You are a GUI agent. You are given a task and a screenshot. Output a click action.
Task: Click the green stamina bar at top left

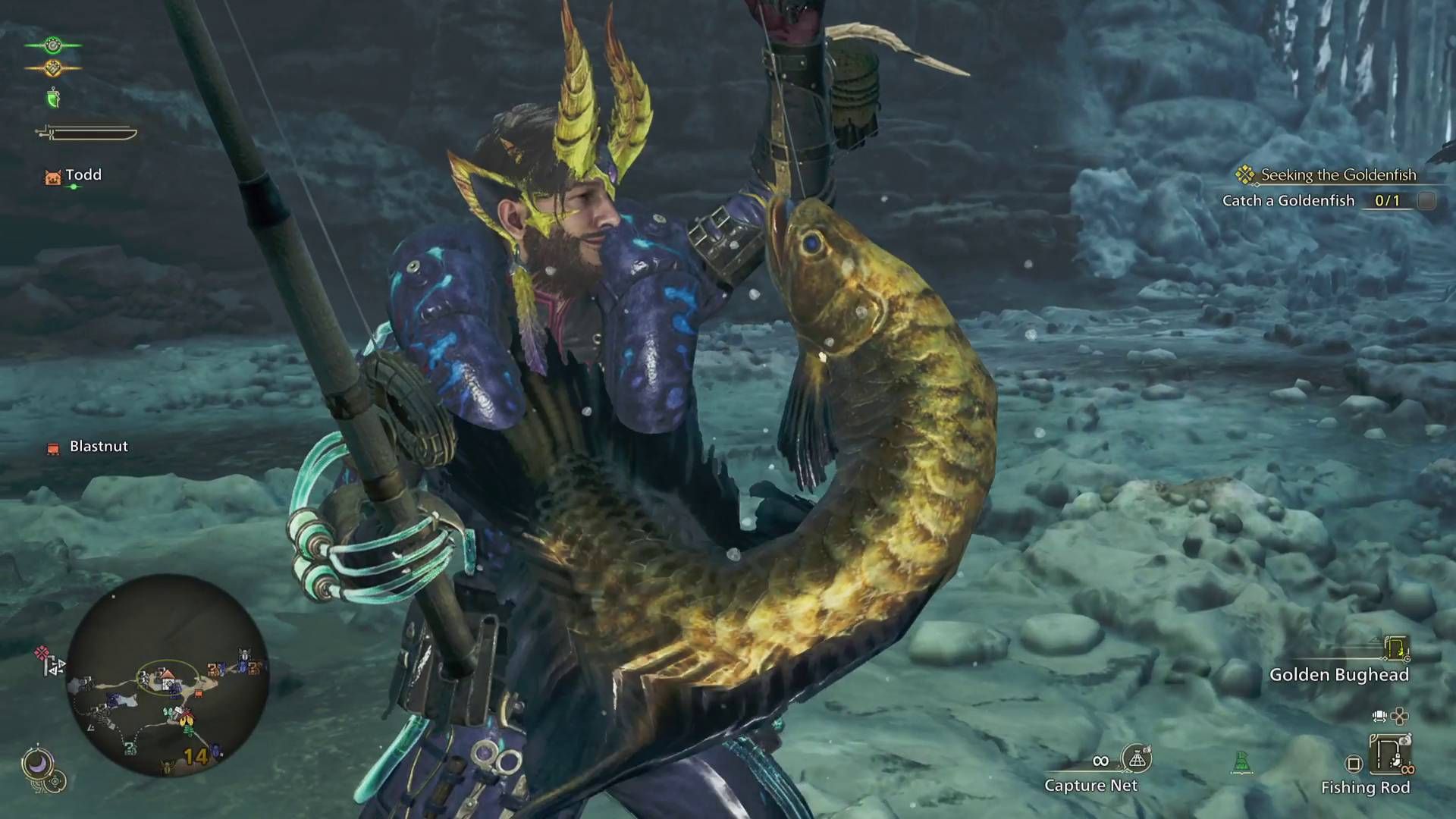tap(52, 45)
